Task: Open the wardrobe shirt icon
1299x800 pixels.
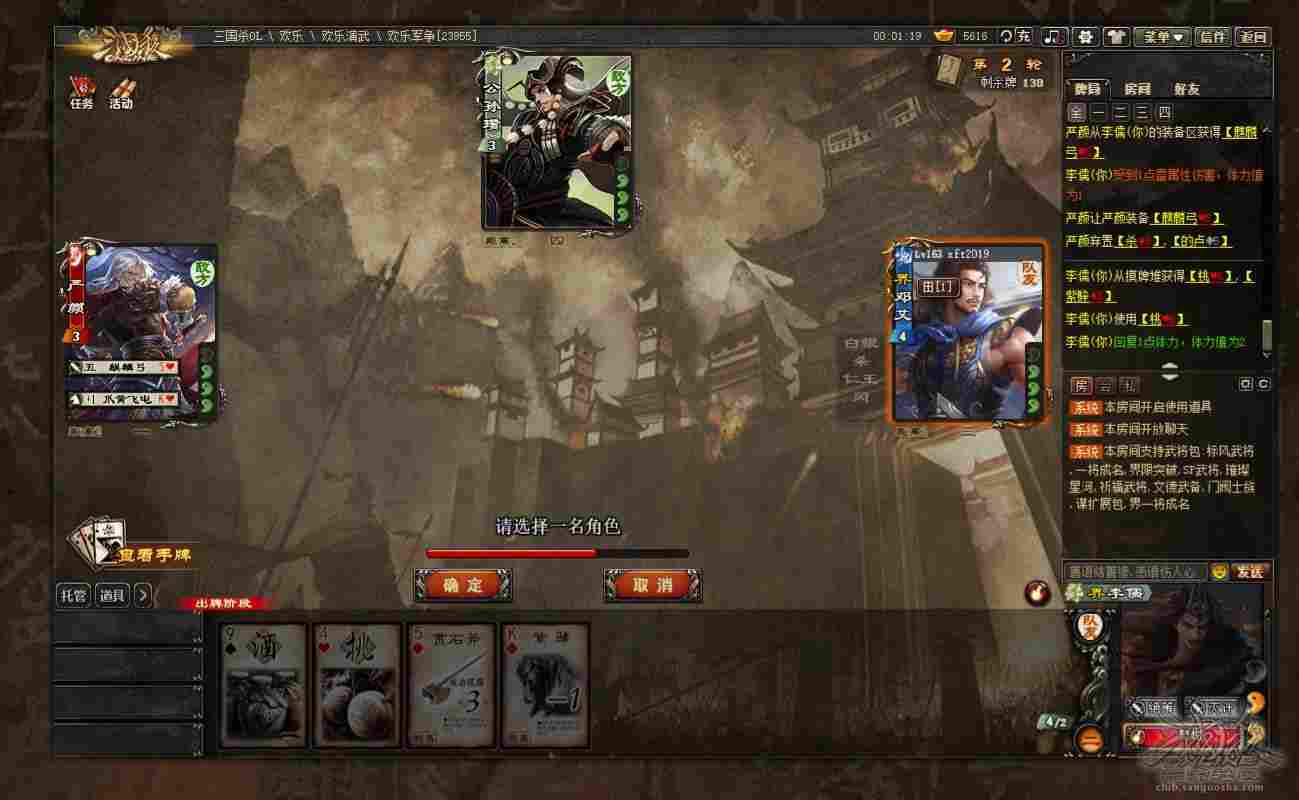Action: point(1116,35)
